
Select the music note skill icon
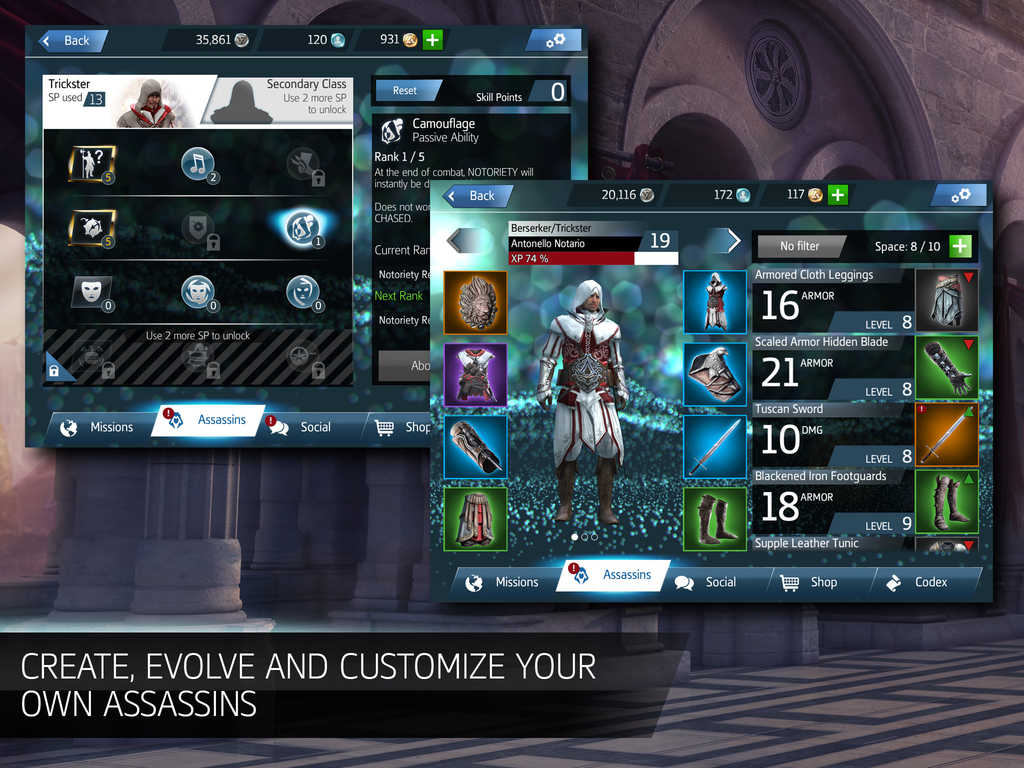198,163
